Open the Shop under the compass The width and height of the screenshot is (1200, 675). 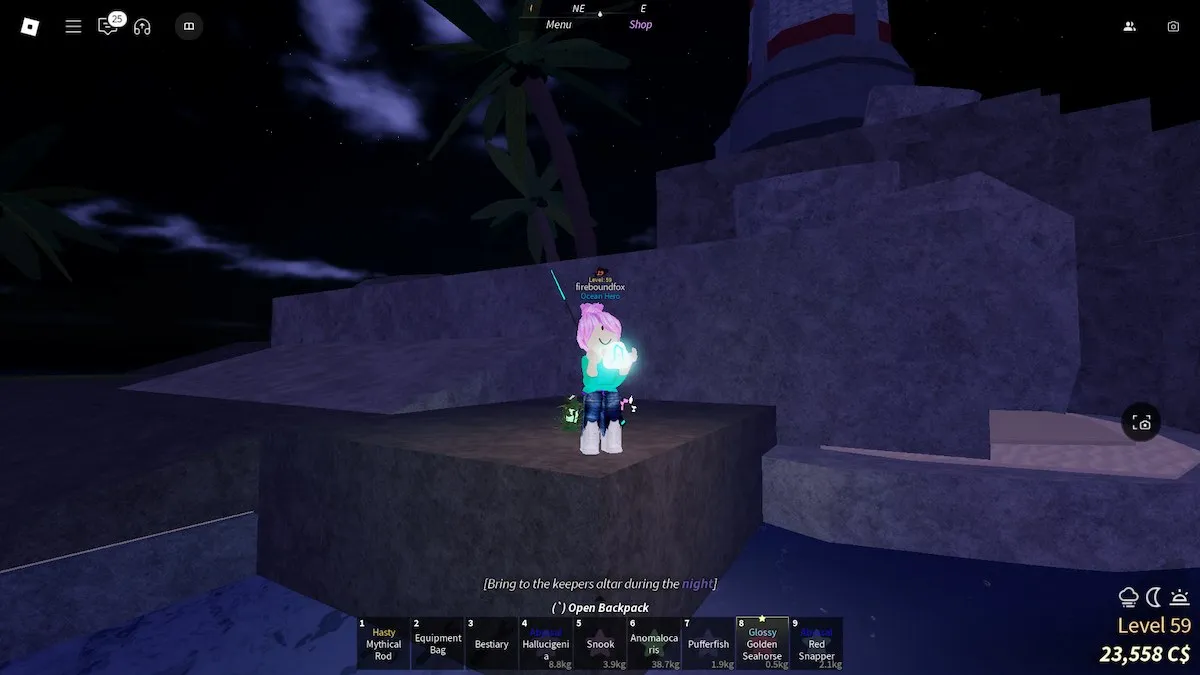click(640, 25)
